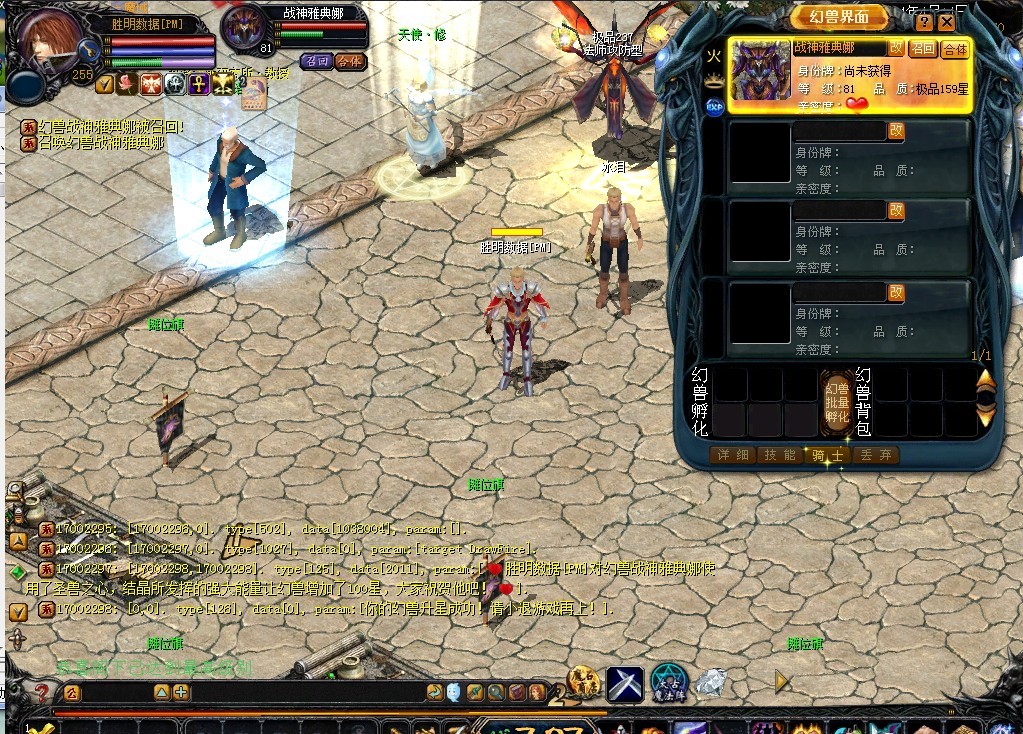1023x734 pixels.
Task: Close the 幻兽界面 pet window
Action: 945,21
